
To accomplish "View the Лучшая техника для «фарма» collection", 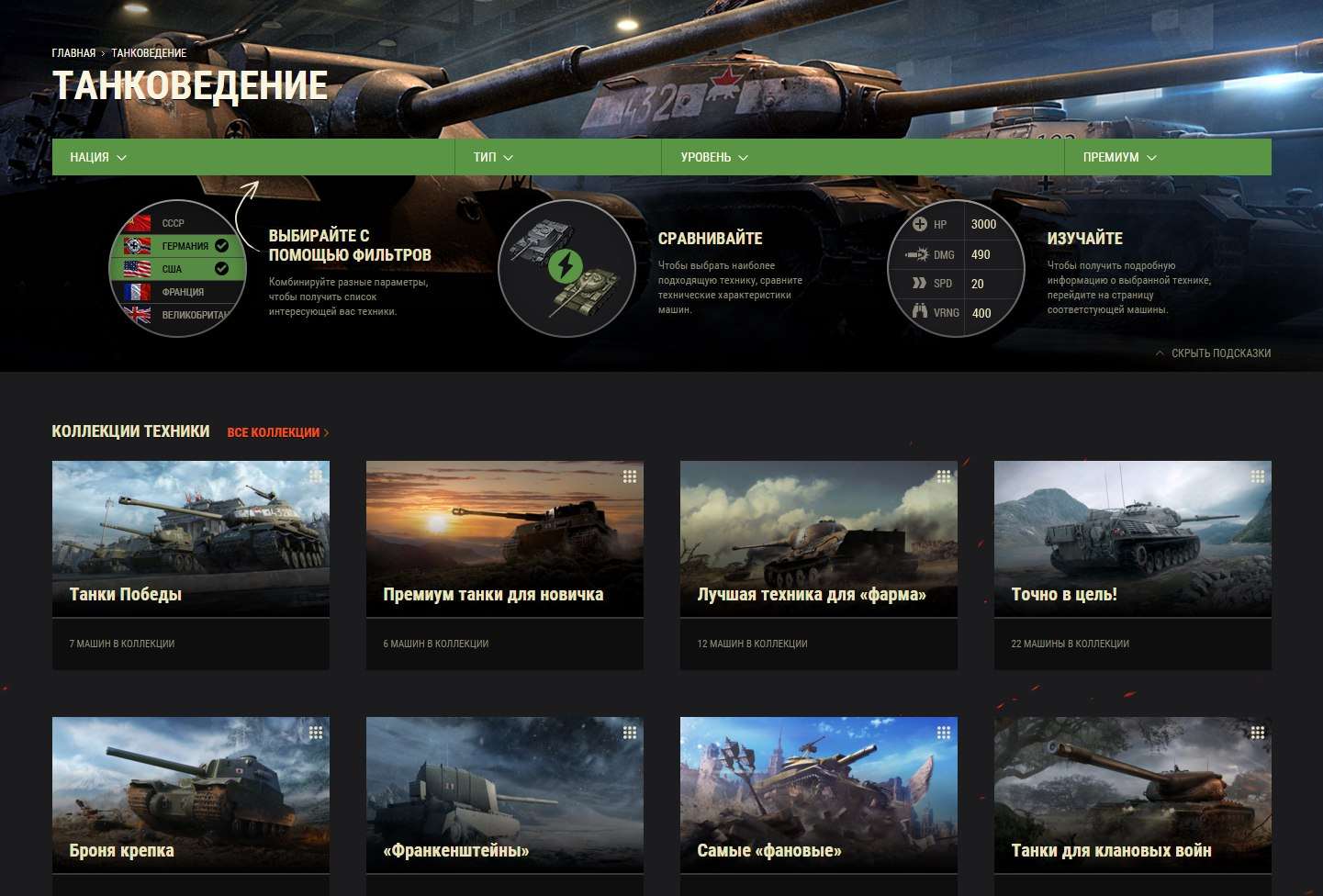I will (819, 551).
